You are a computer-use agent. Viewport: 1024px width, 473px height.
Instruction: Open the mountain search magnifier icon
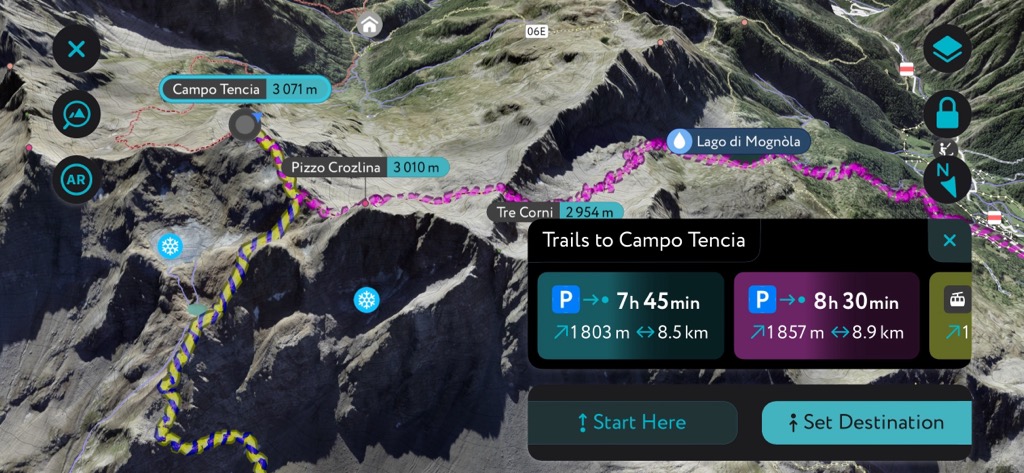pyautogui.click(x=77, y=115)
